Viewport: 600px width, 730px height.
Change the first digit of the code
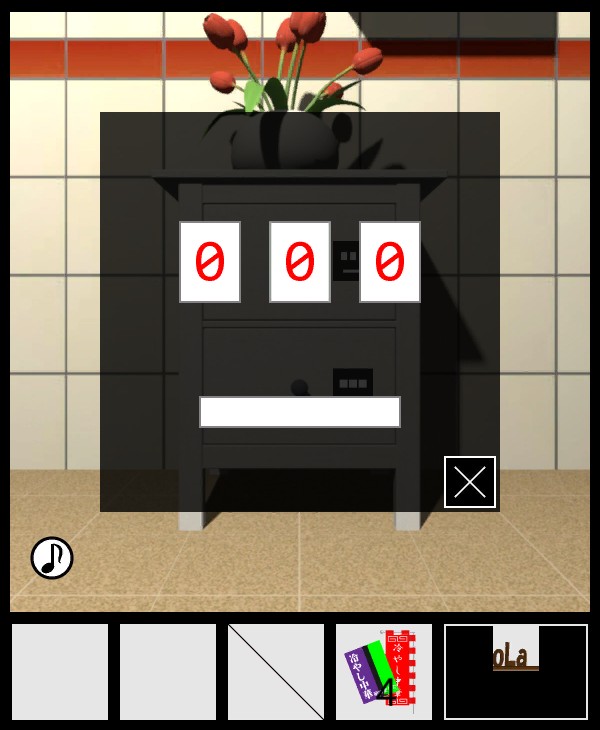[x=210, y=262]
